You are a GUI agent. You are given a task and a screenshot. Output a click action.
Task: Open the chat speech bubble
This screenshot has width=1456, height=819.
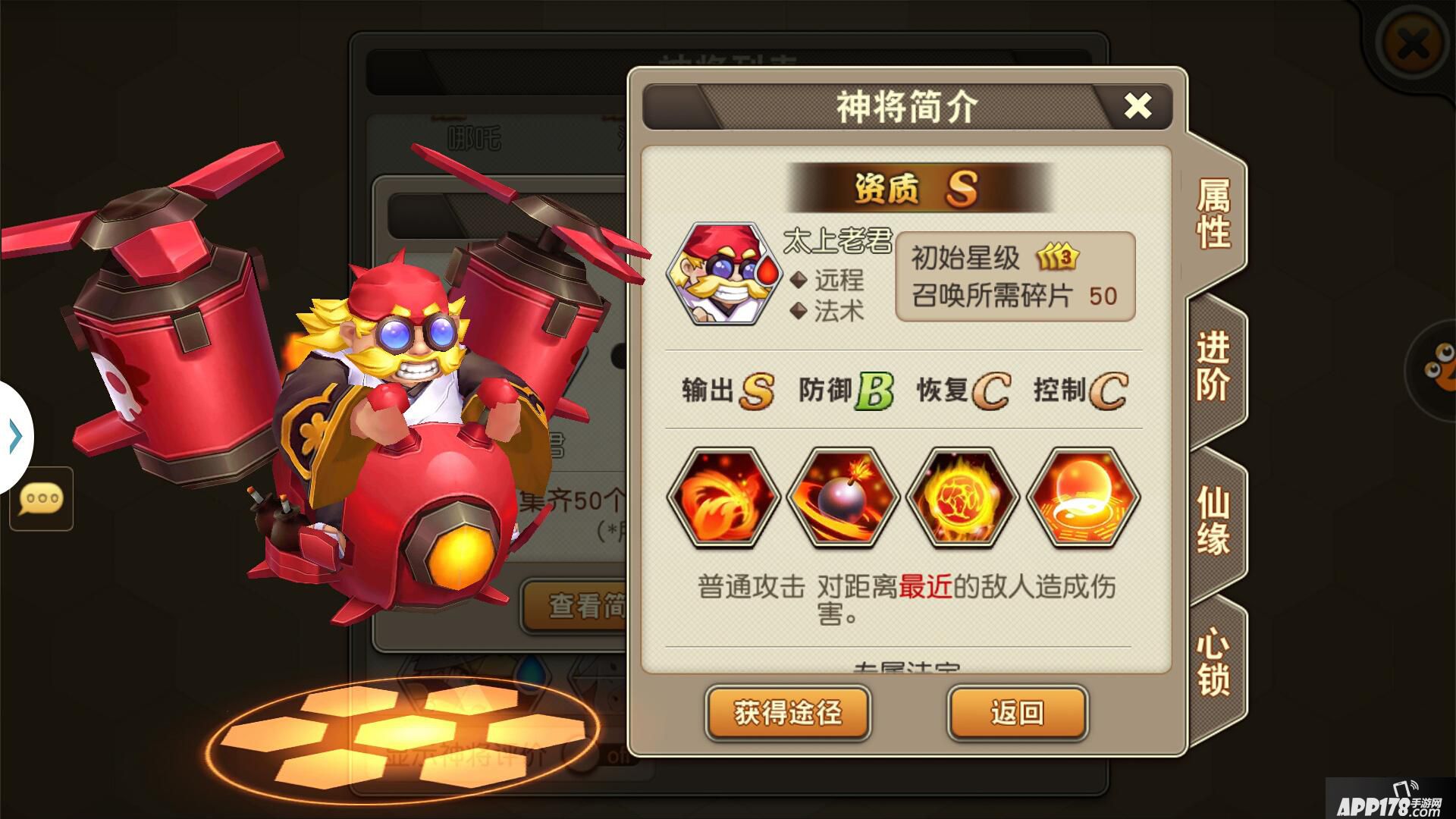41,499
